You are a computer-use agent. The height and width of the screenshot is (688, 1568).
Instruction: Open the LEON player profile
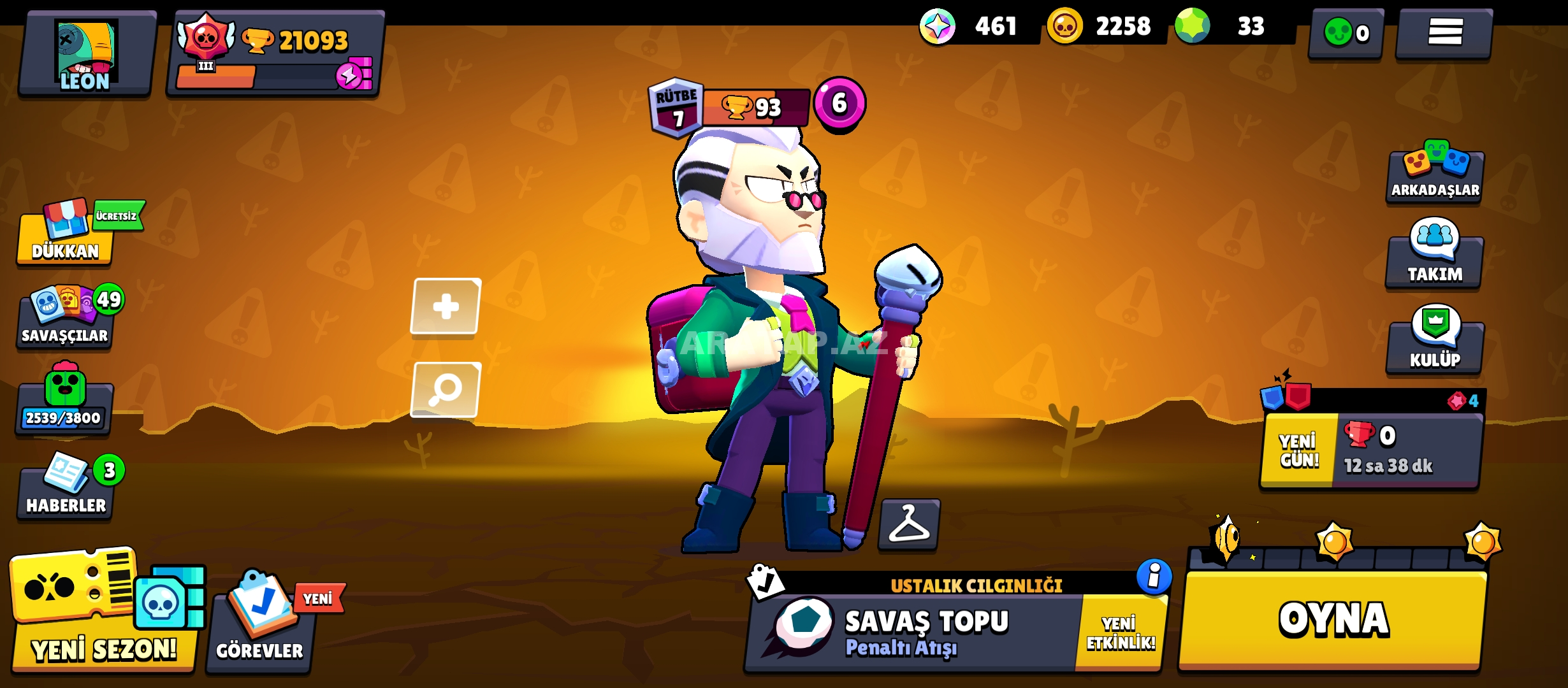click(x=85, y=55)
